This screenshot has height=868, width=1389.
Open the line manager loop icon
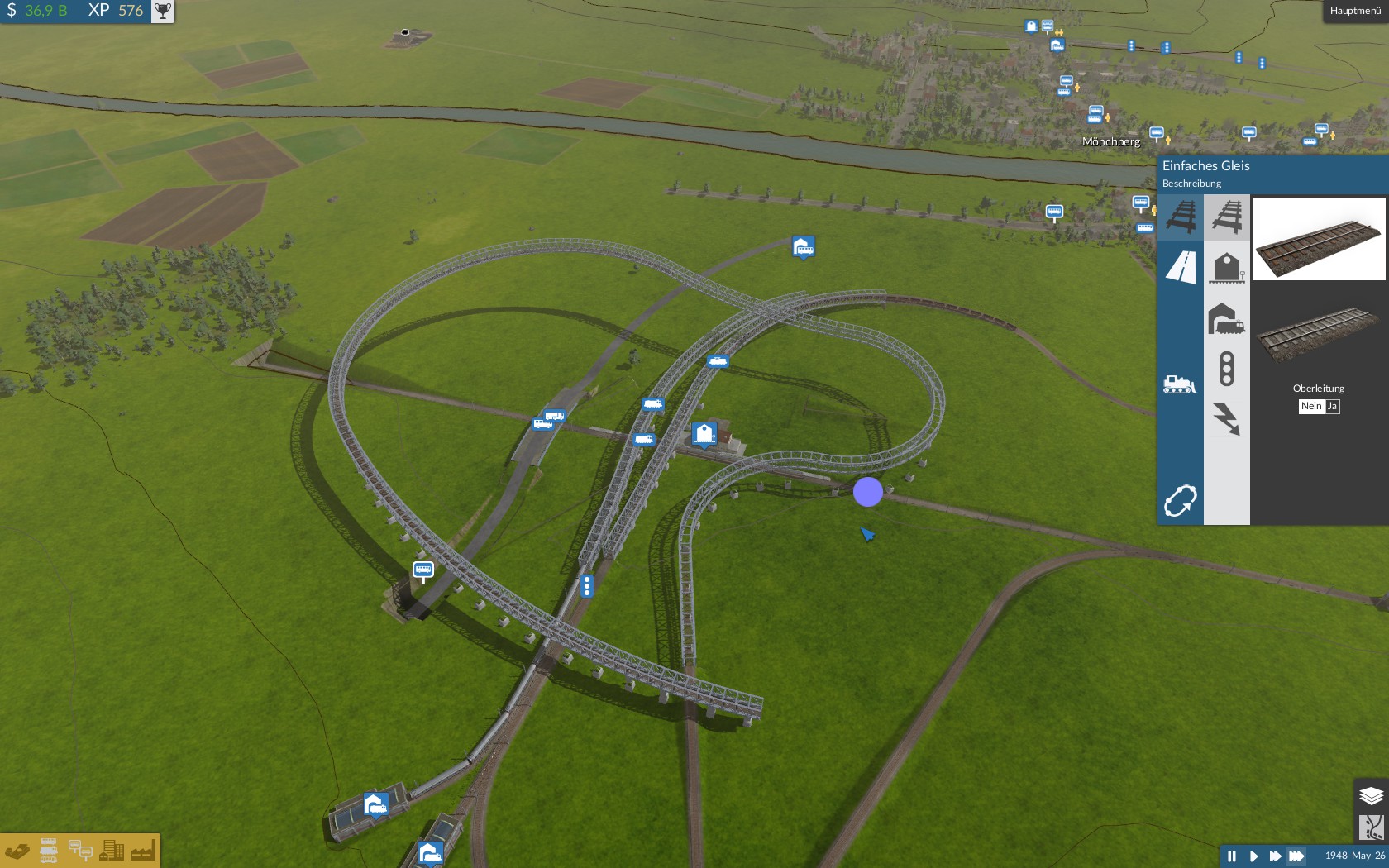pos(1180,501)
